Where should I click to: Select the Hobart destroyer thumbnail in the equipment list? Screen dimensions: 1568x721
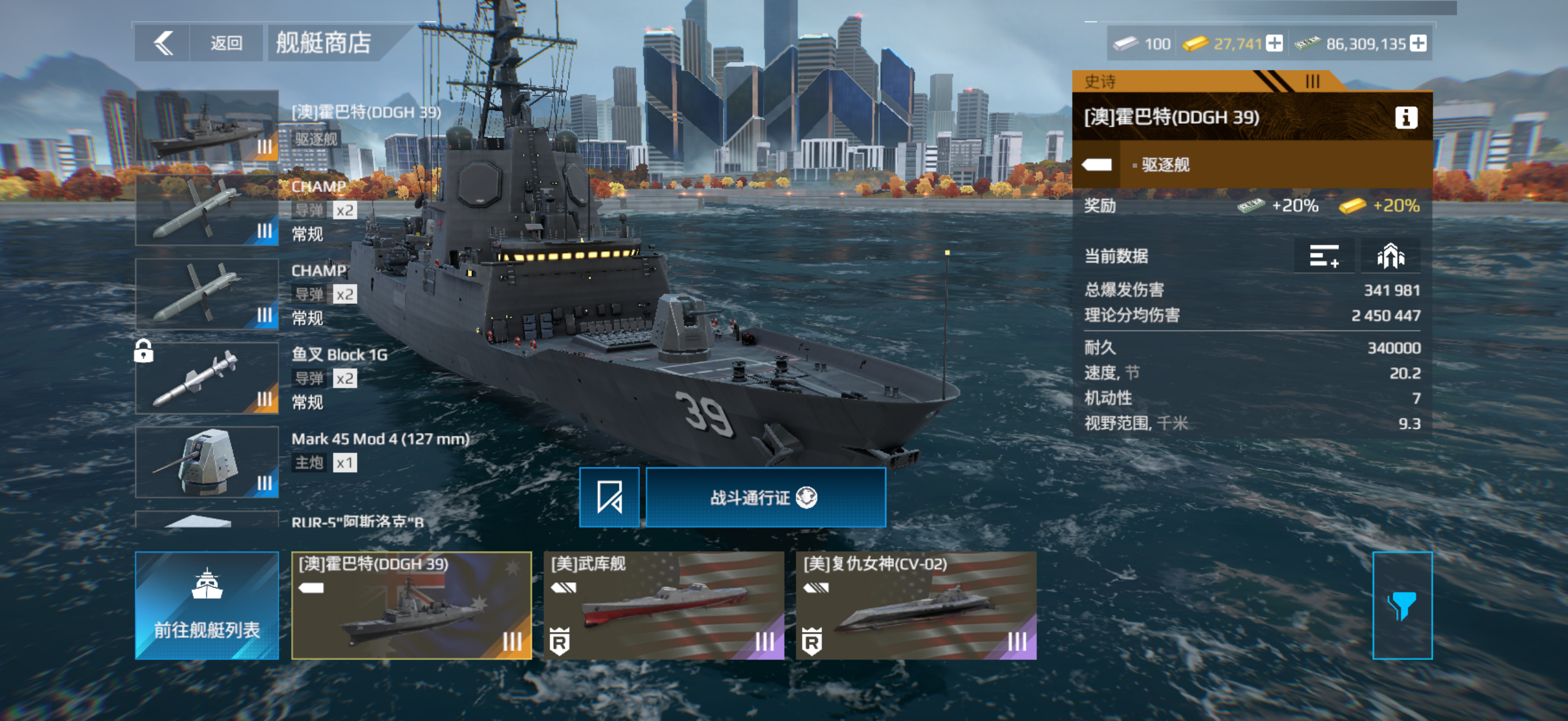[207, 126]
